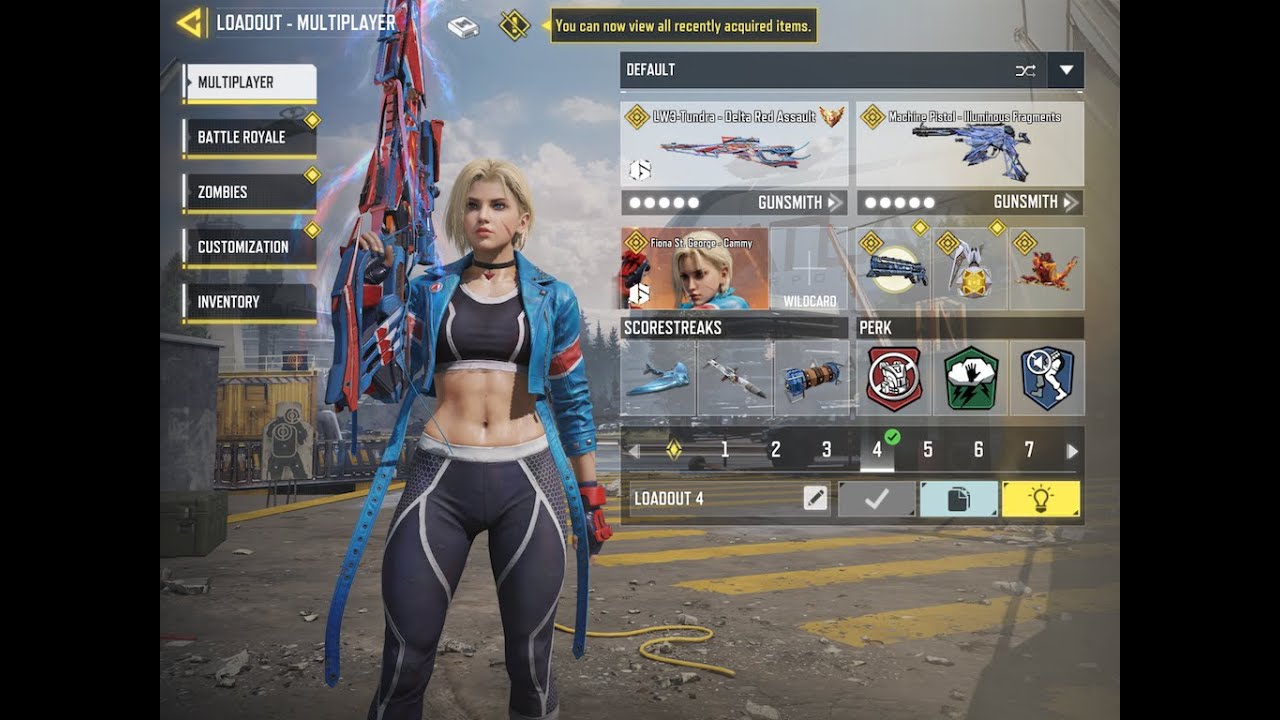Select the LW3-Tundra primary weapon

[x=734, y=146]
